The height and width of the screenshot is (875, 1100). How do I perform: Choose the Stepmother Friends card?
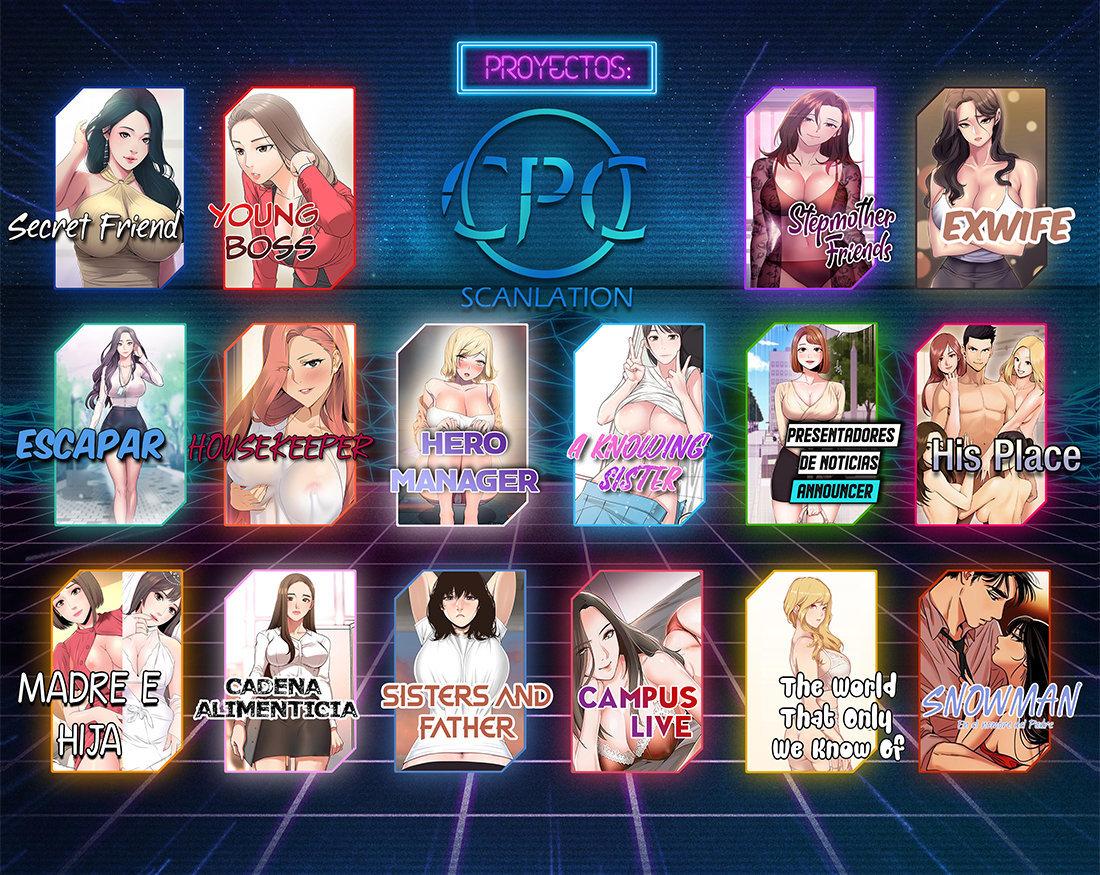pos(812,187)
